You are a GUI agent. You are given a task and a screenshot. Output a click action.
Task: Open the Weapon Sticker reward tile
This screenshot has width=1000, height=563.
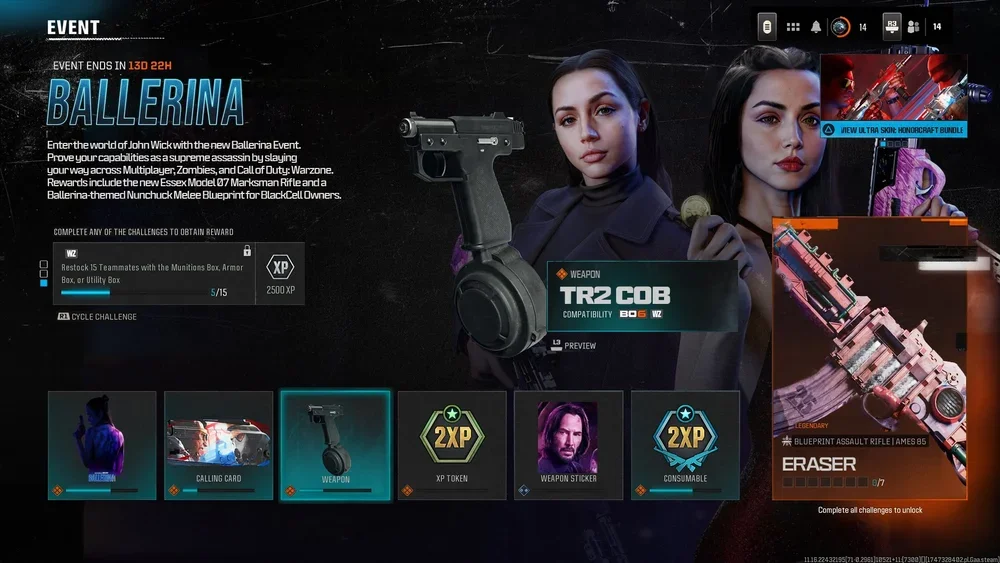point(568,445)
